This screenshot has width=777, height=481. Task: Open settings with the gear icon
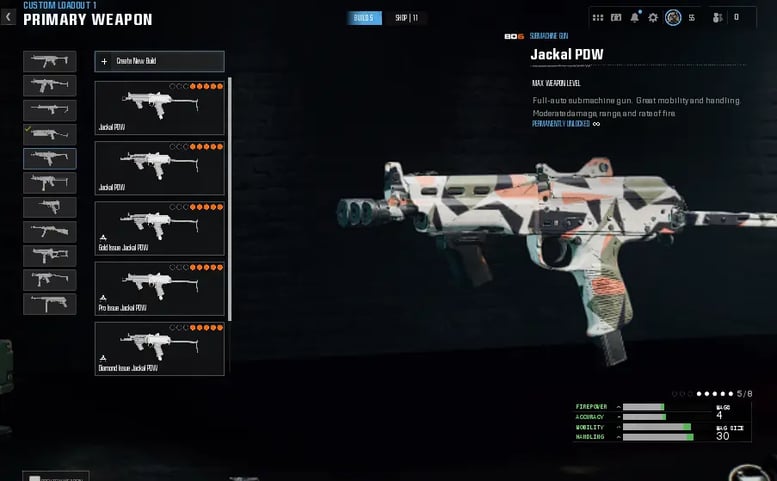(653, 17)
